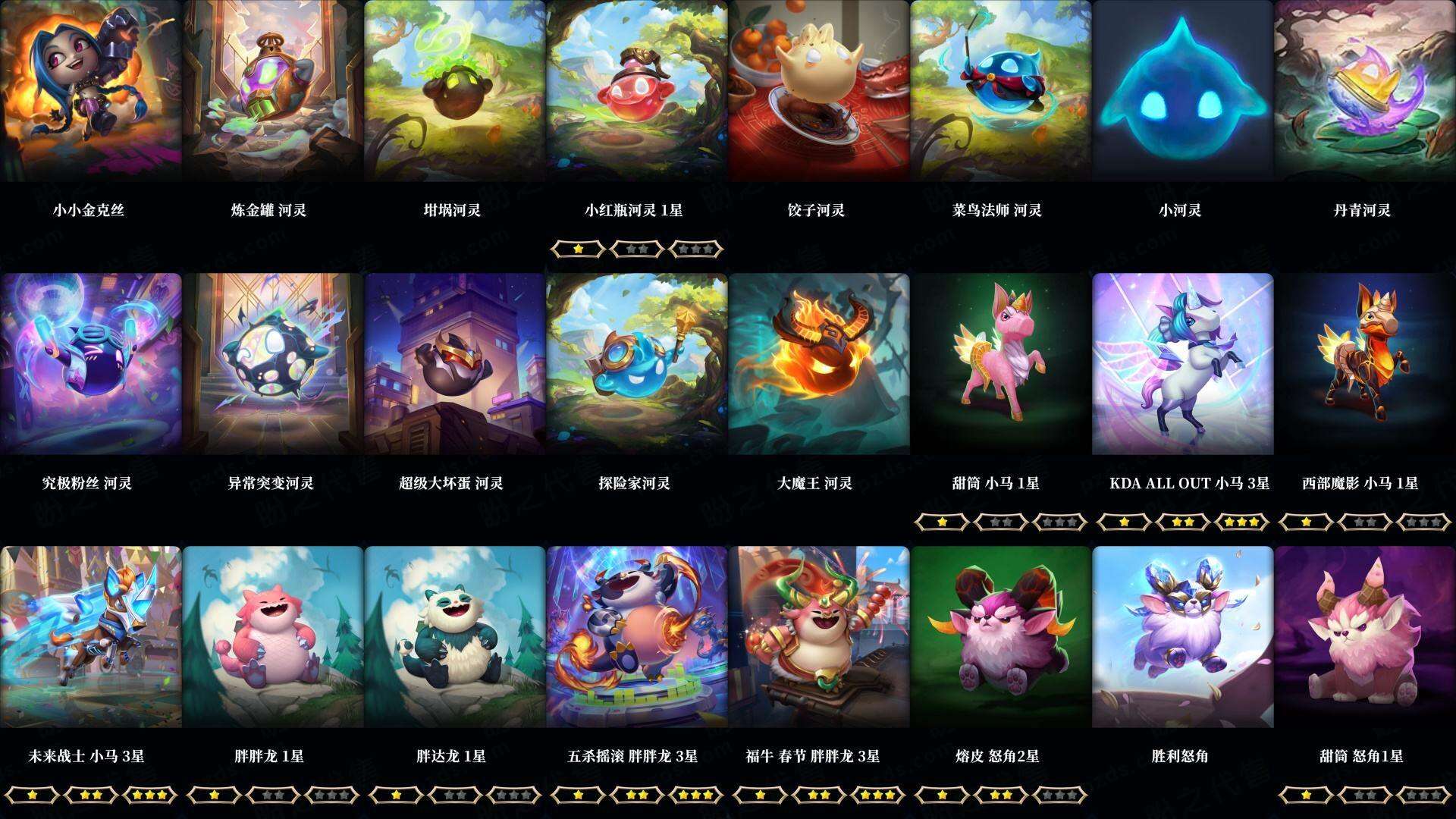Switch KDA ALL OUT 小马 to 1 star

[x=1125, y=521]
